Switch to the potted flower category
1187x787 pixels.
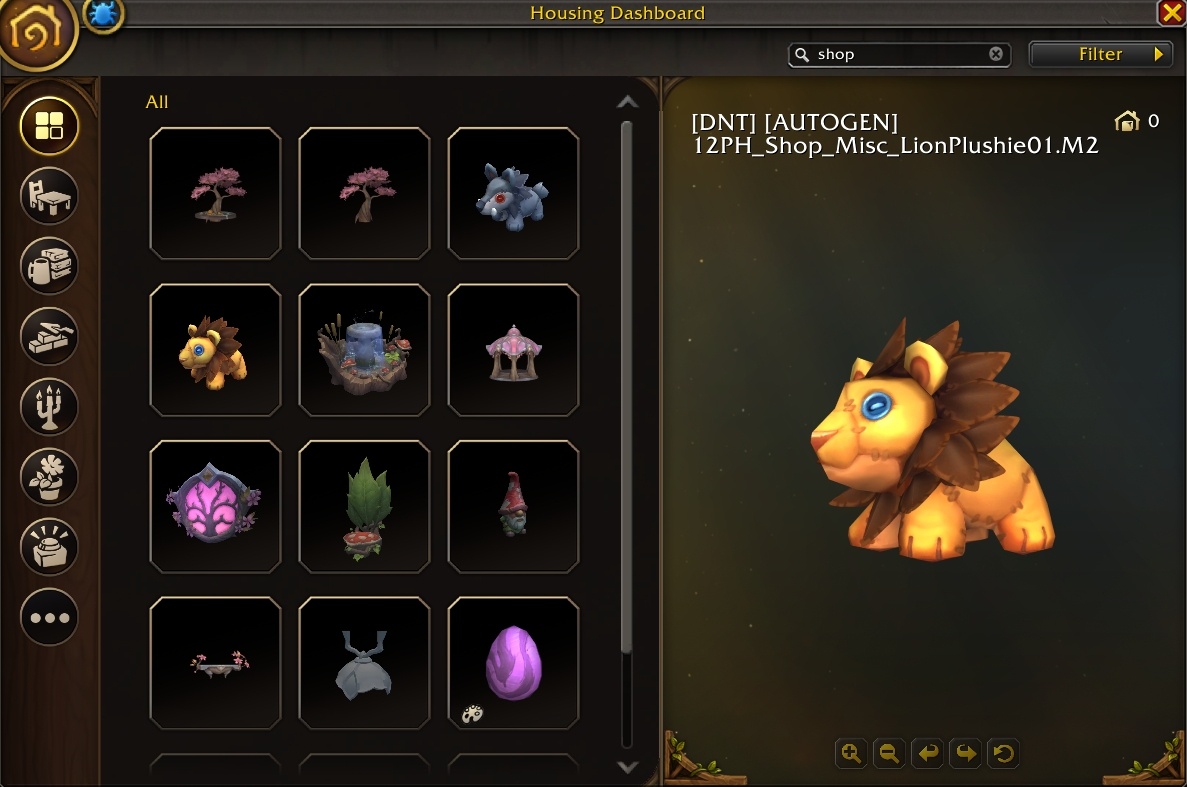point(49,476)
